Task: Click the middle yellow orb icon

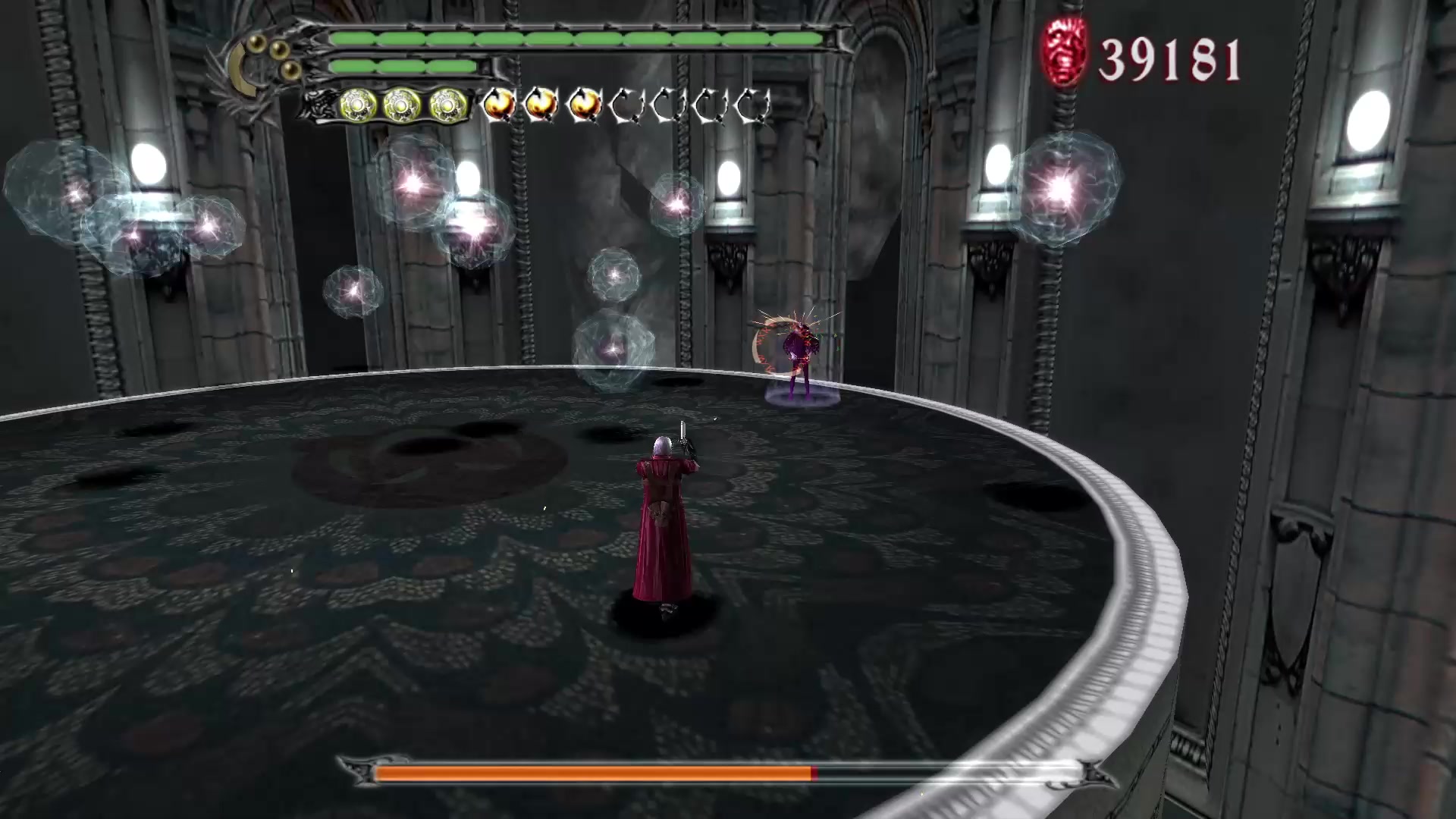Action: [400, 105]
